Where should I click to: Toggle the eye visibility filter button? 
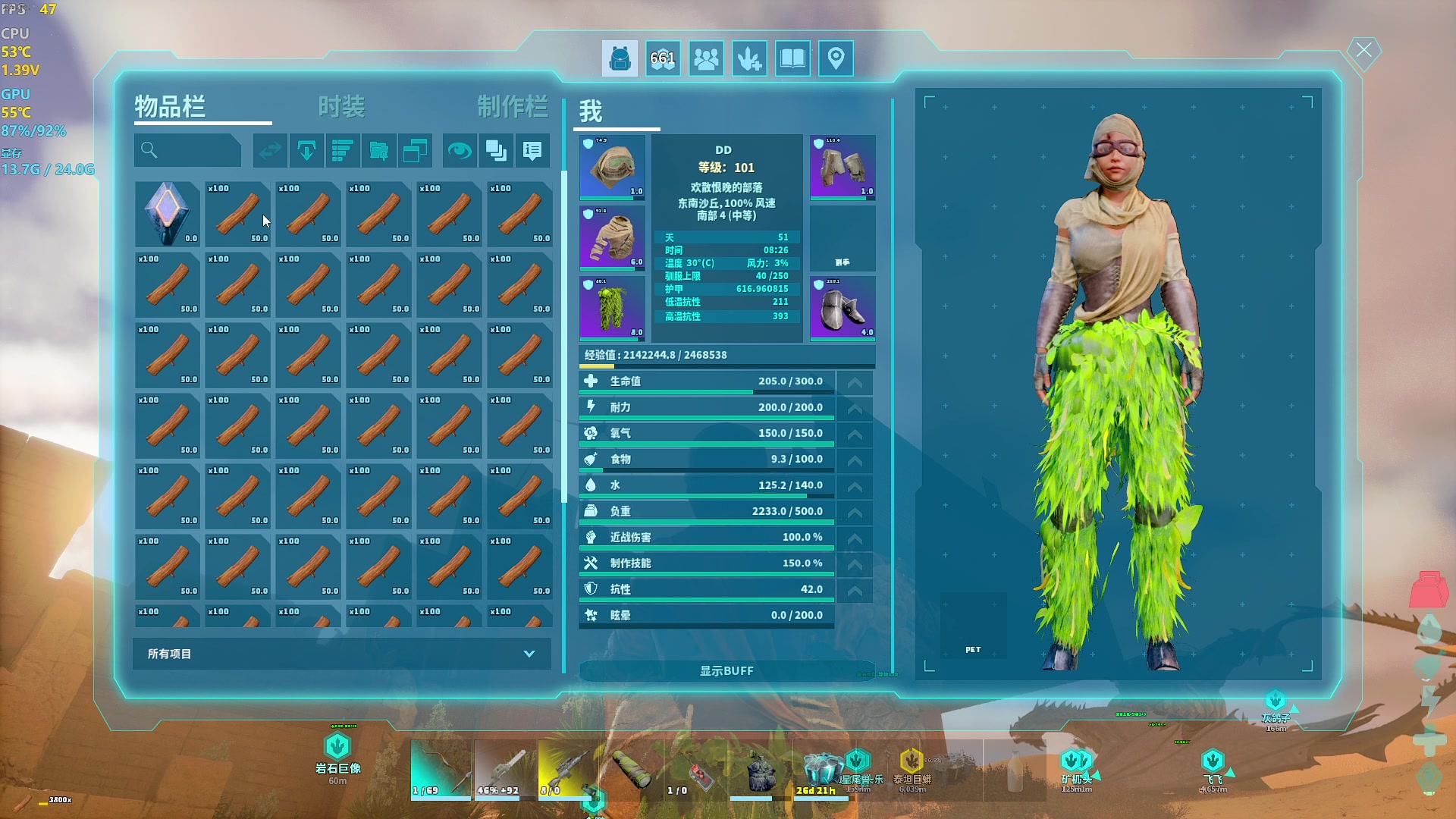[x=459, y=151]
